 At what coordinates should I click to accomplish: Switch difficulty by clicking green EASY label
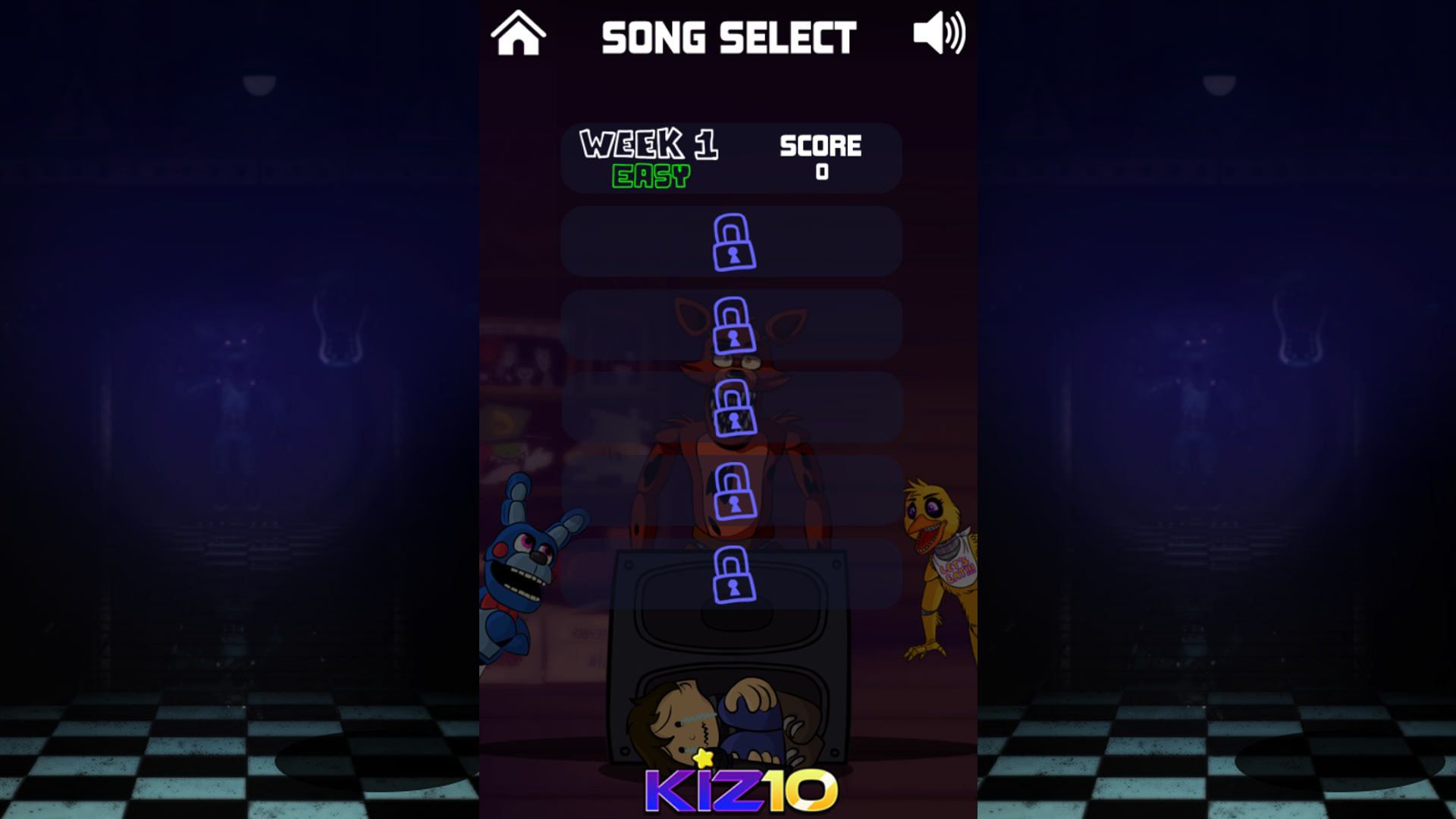tap(648, 176)
